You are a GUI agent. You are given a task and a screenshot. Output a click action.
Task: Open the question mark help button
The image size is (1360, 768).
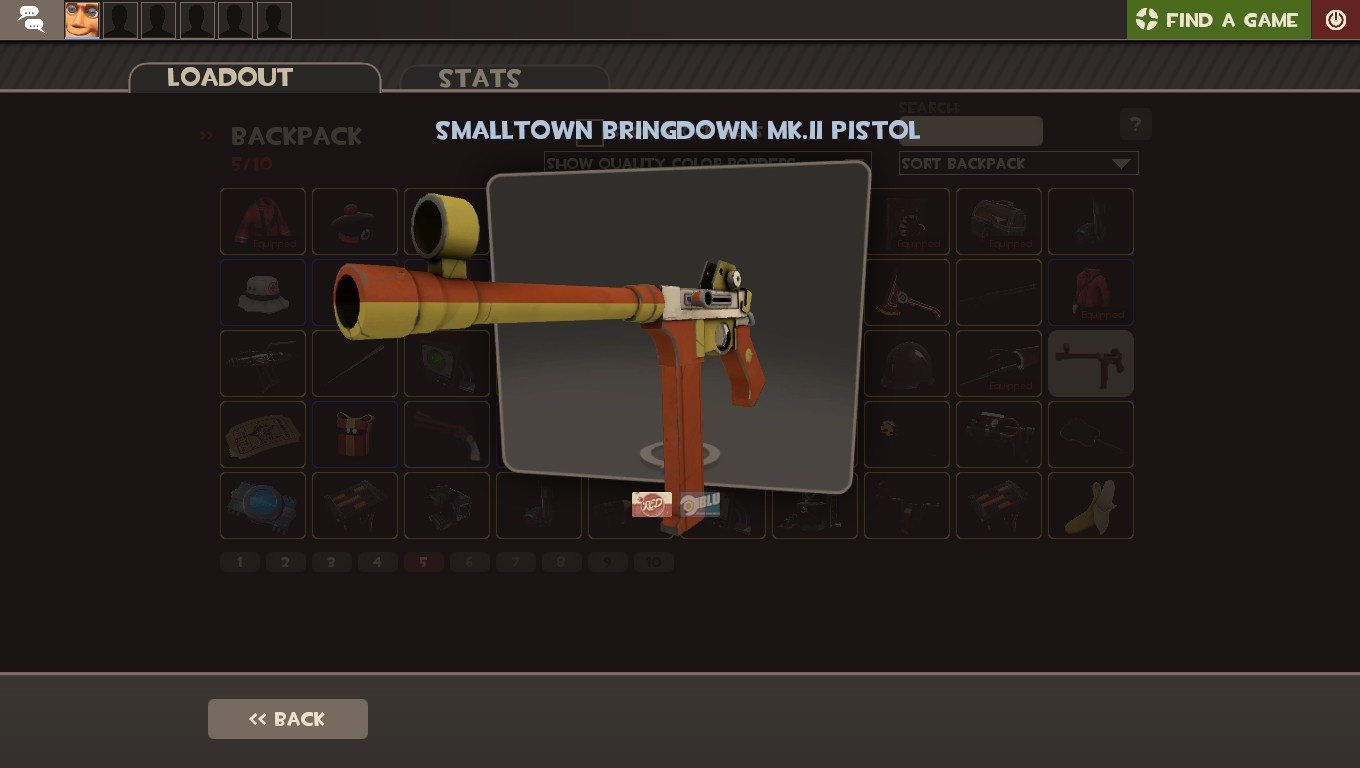1135,124
